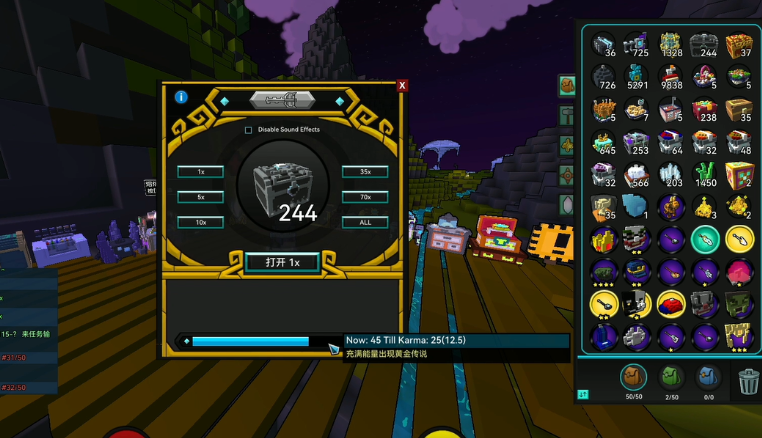Screen dimensions: 762x438
Task: Toggle Disable Sound Effects checkbox
Action: tap(249, 129)
